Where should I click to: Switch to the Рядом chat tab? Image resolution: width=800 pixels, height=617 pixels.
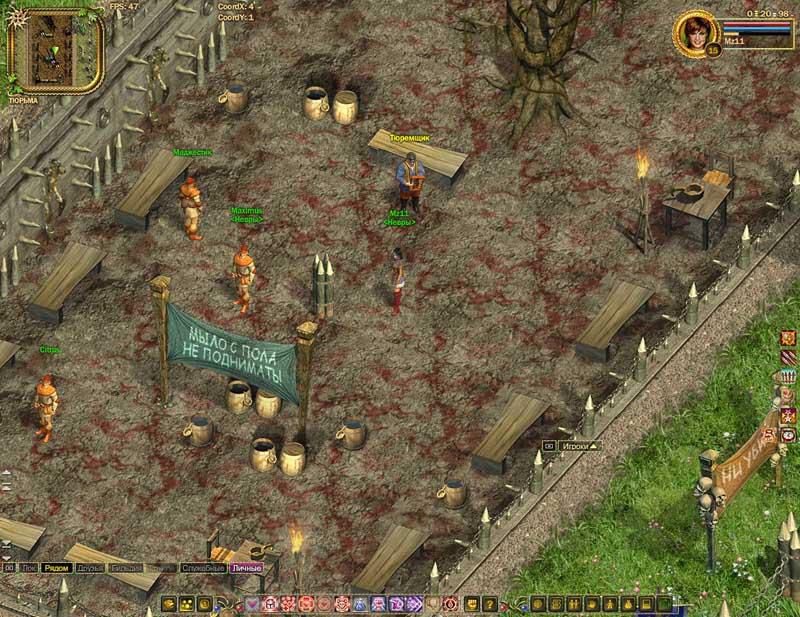click(57, 568)
